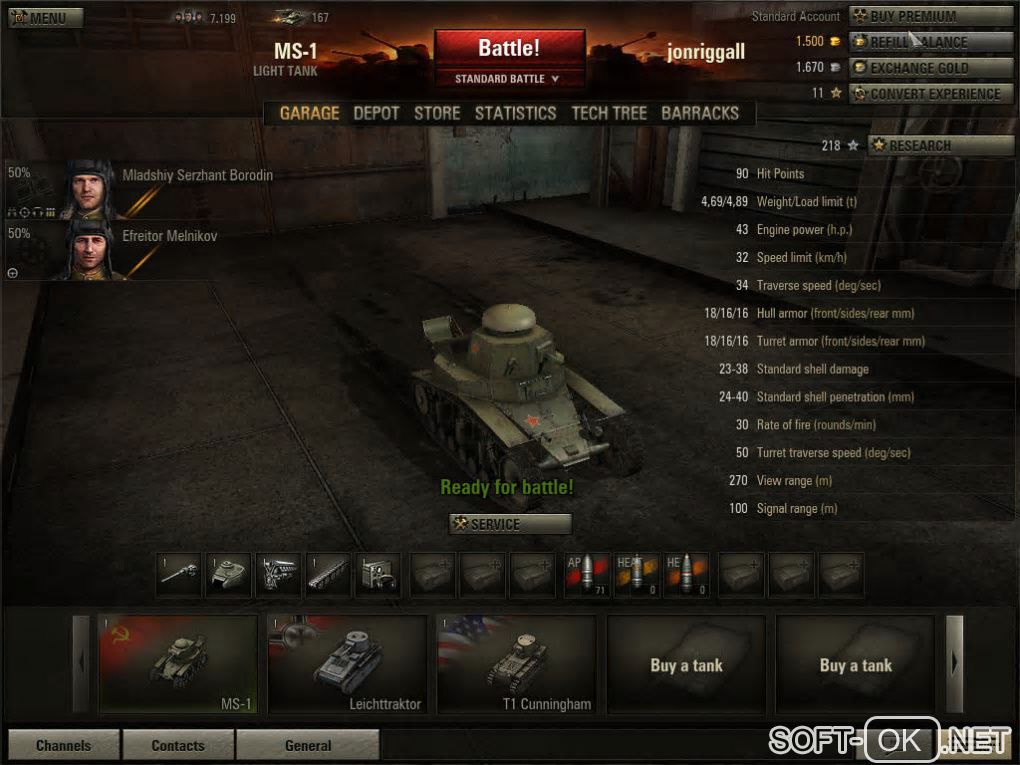Select crew member Efreitor Melnikov
Screen dimensions: 1020x765
(140, 249)
